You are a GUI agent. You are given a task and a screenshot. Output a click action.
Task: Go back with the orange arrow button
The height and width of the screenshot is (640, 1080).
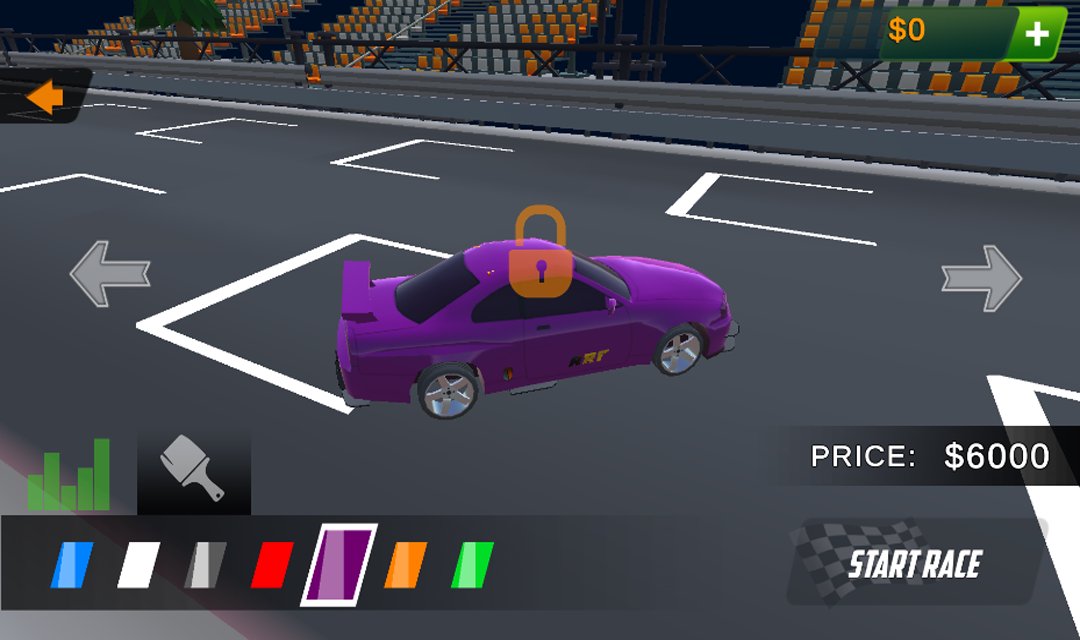pos(45,97)
